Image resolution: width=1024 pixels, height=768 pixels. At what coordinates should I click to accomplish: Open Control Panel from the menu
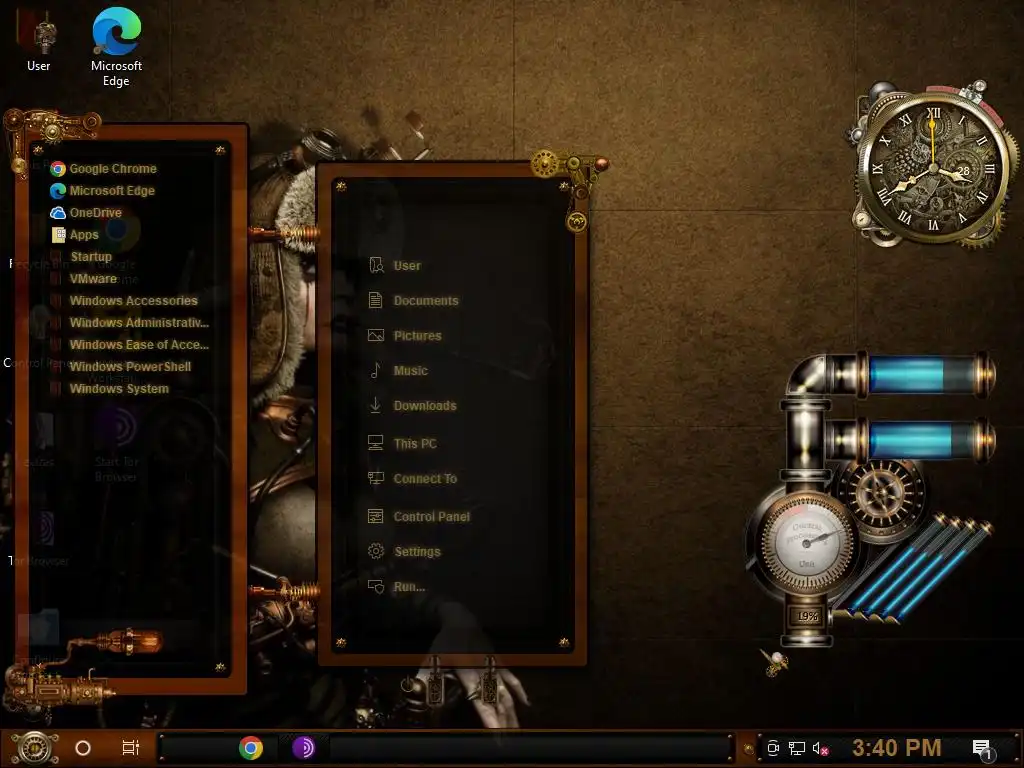coord(431,517)
